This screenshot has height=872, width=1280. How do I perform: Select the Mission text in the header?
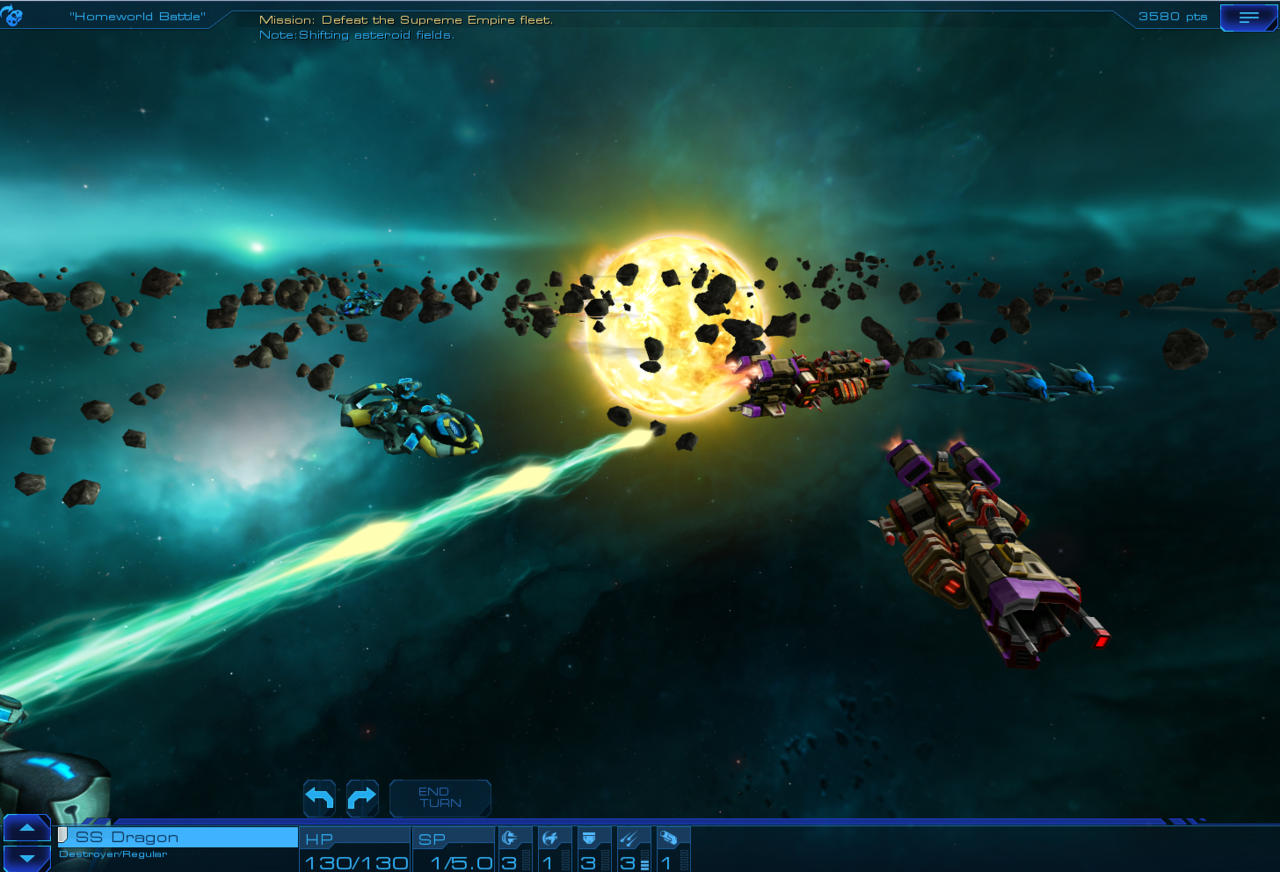coord(405,19)
